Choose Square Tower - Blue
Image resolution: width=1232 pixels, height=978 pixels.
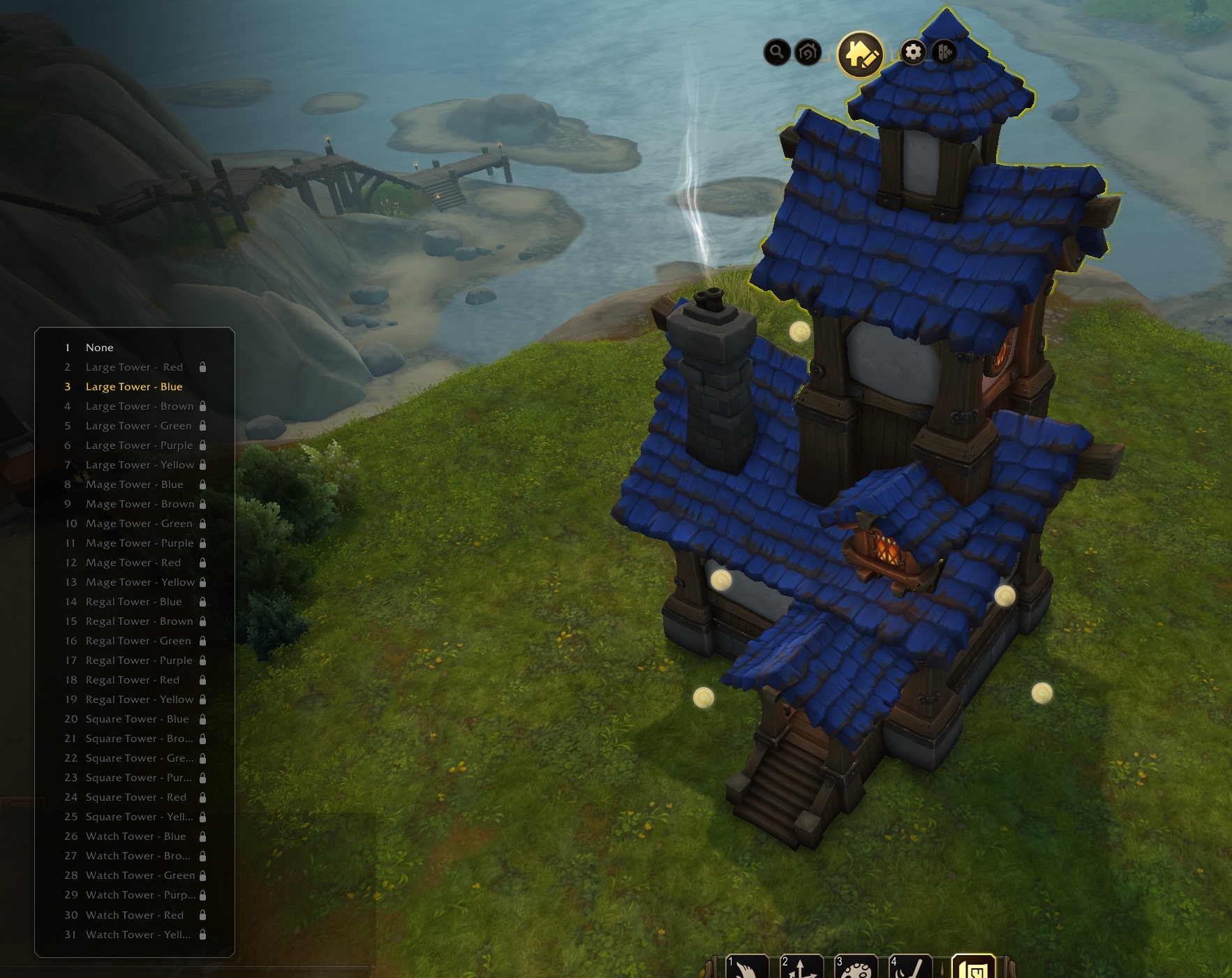pyautogui.click(x=137, y=719)
